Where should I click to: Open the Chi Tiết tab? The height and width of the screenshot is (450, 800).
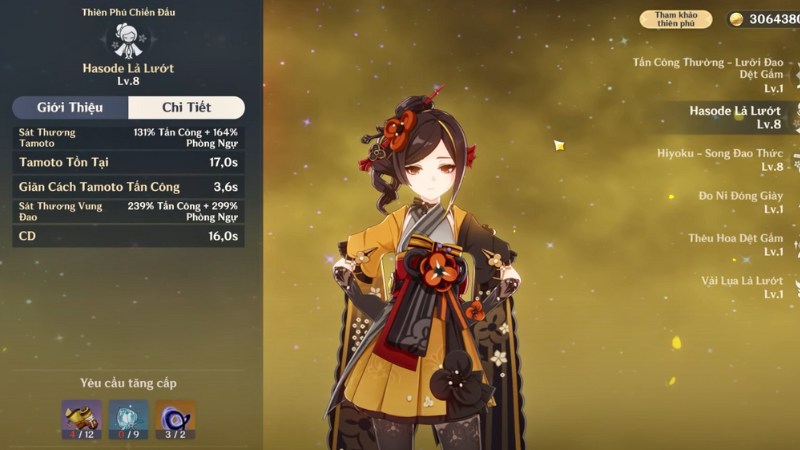(x=186, y=108)
